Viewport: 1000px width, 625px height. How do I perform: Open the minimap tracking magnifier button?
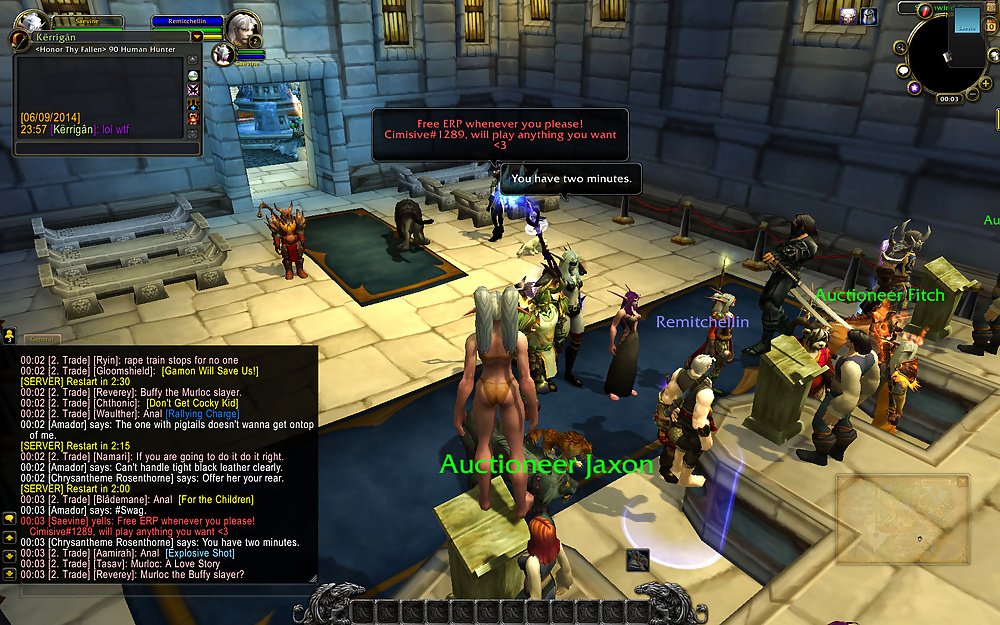[x=898, y=46]
